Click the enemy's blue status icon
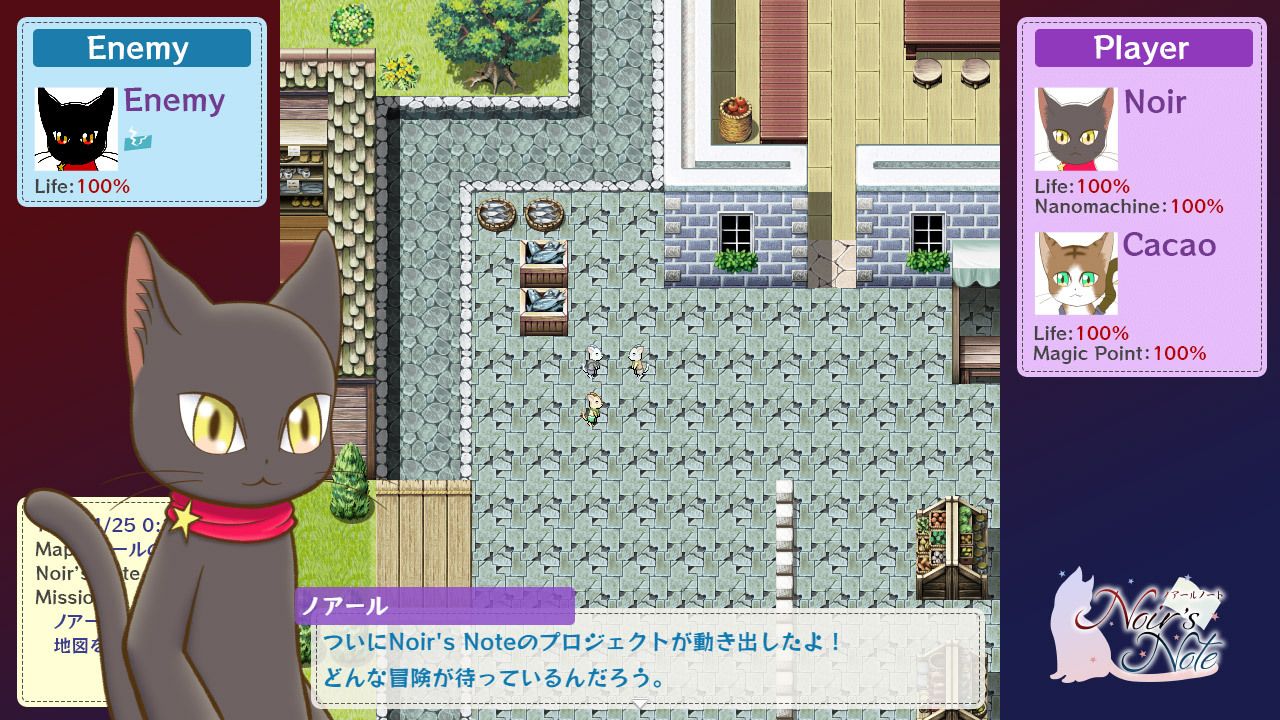Screen dimensions: 1280x720 (137, 142)
